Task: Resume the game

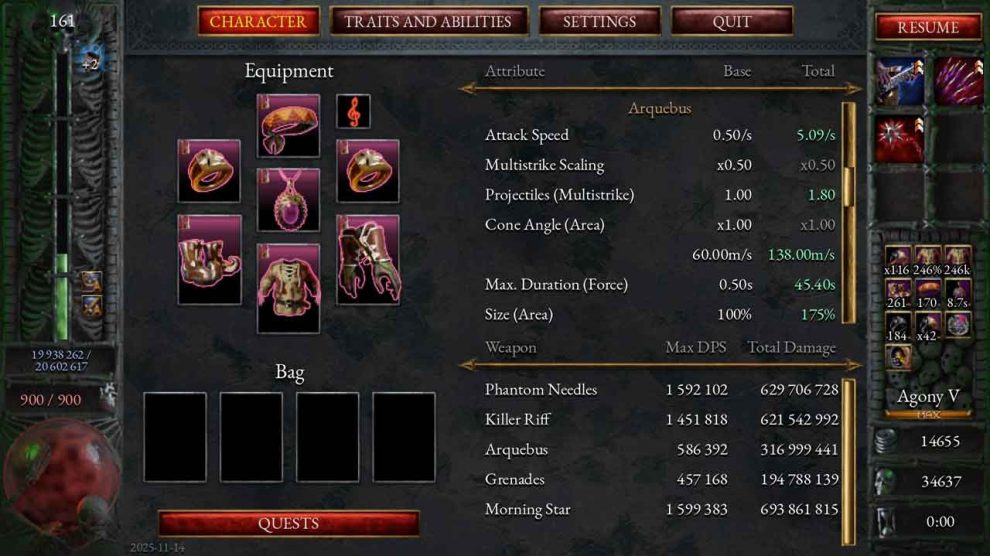Action: [x=927, y=27]
